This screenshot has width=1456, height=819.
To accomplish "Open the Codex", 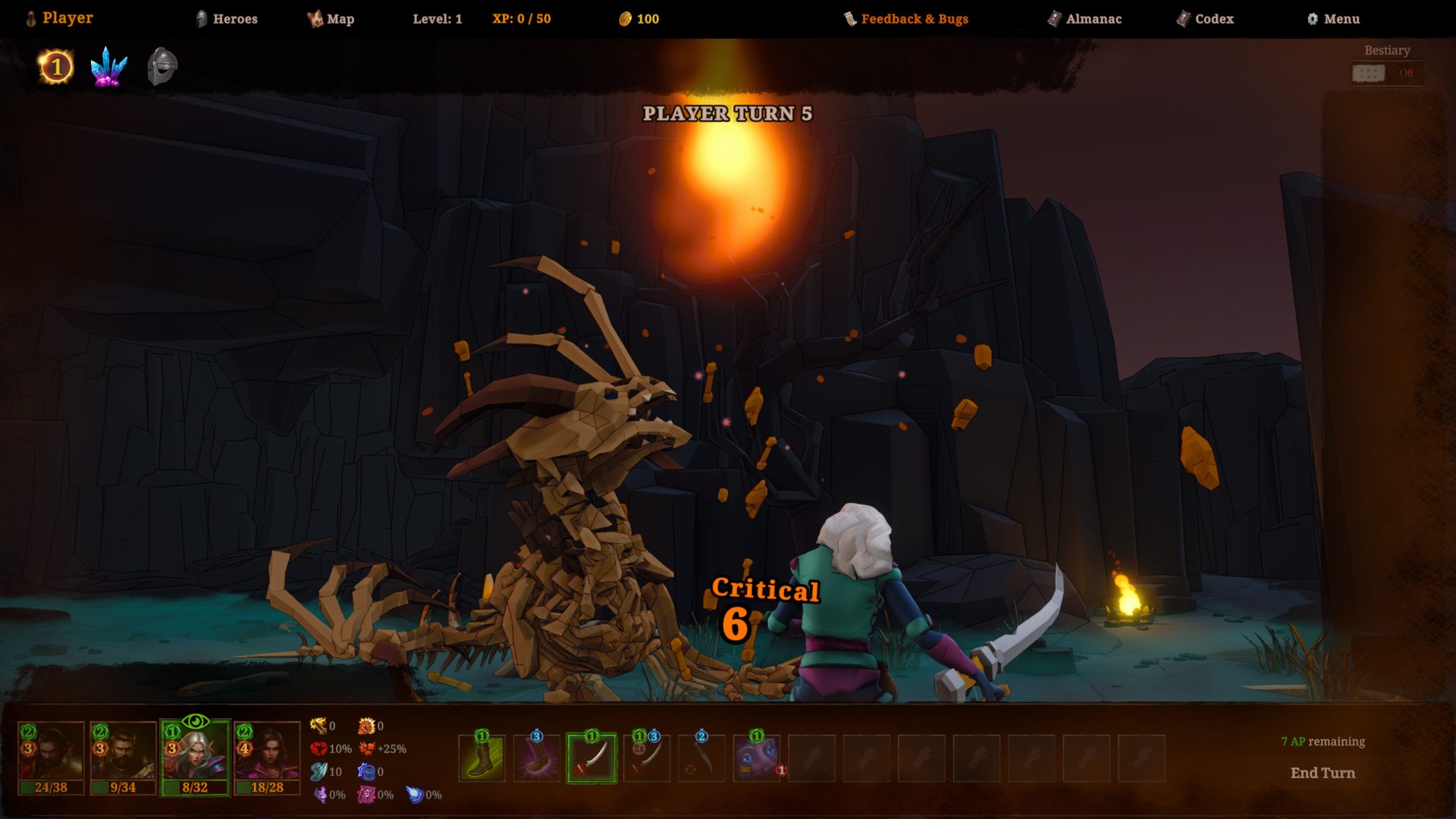I will click(1205, 19).
